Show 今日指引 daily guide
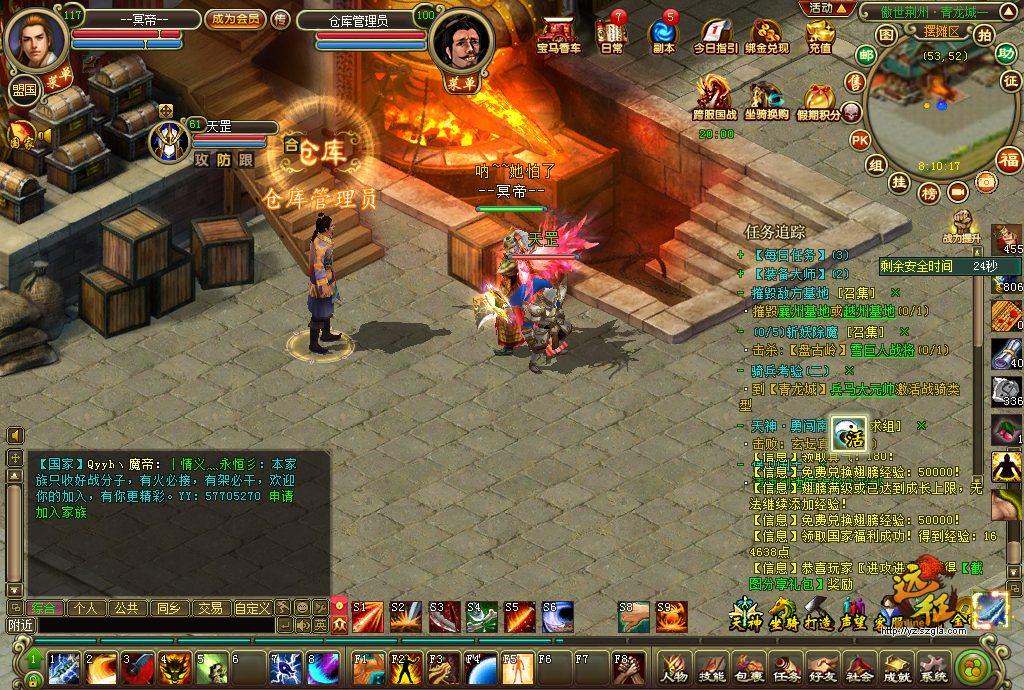Viewport: 1024px width, 690px height. [715, 36]
